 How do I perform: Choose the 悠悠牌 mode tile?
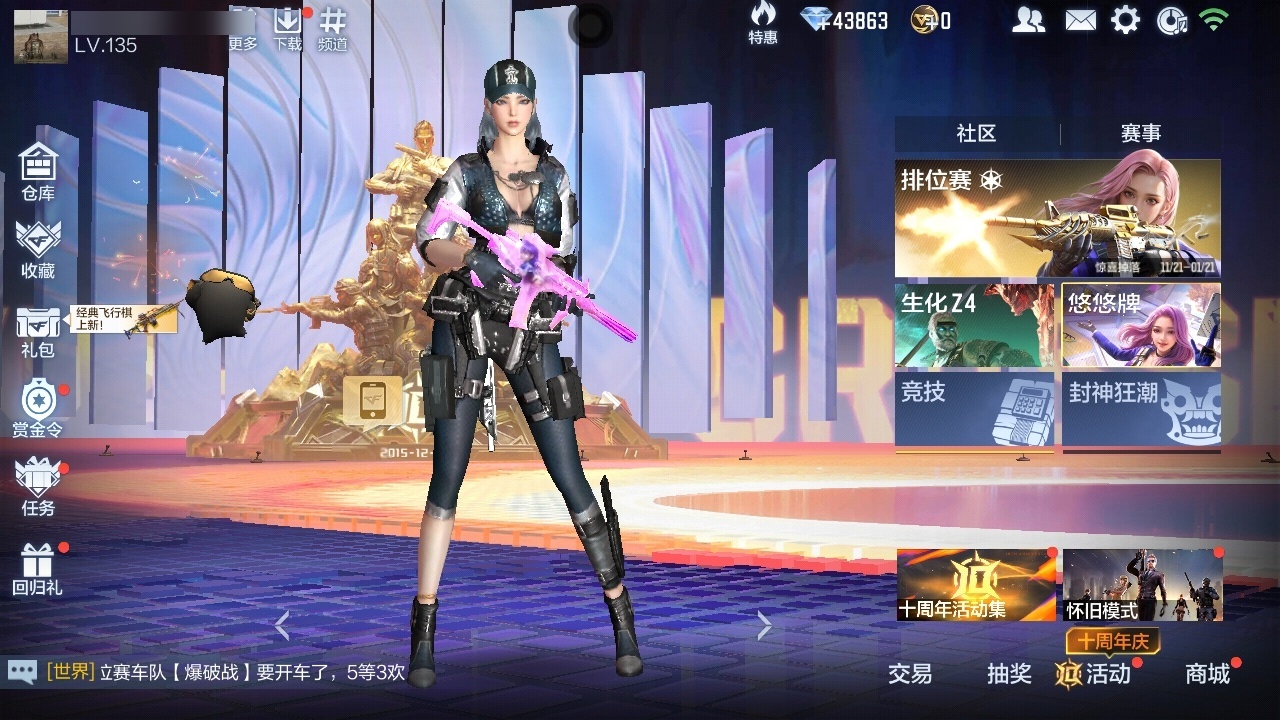pos(1141,325)
